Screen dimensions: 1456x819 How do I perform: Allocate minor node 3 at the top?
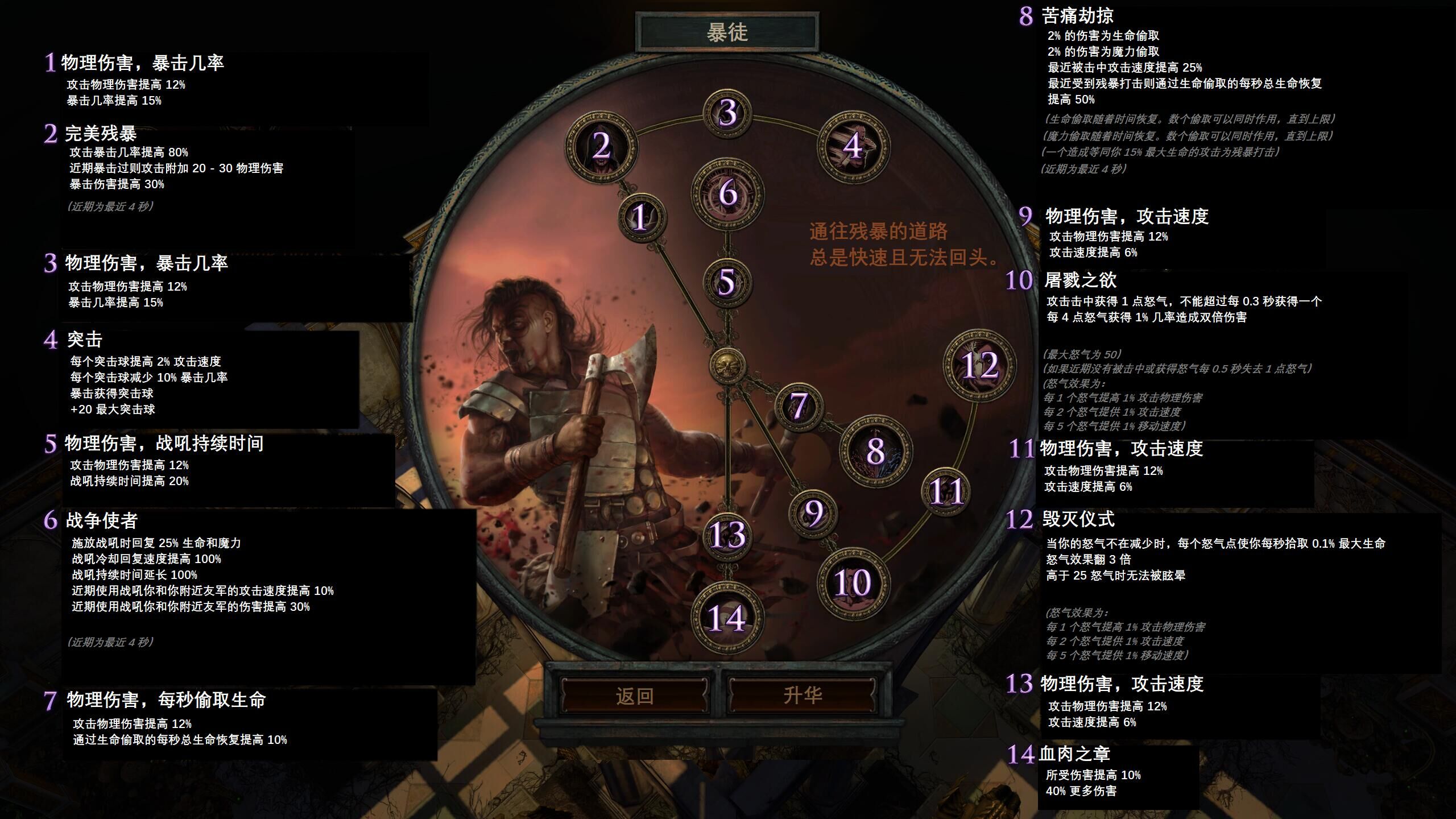[726, 111]
